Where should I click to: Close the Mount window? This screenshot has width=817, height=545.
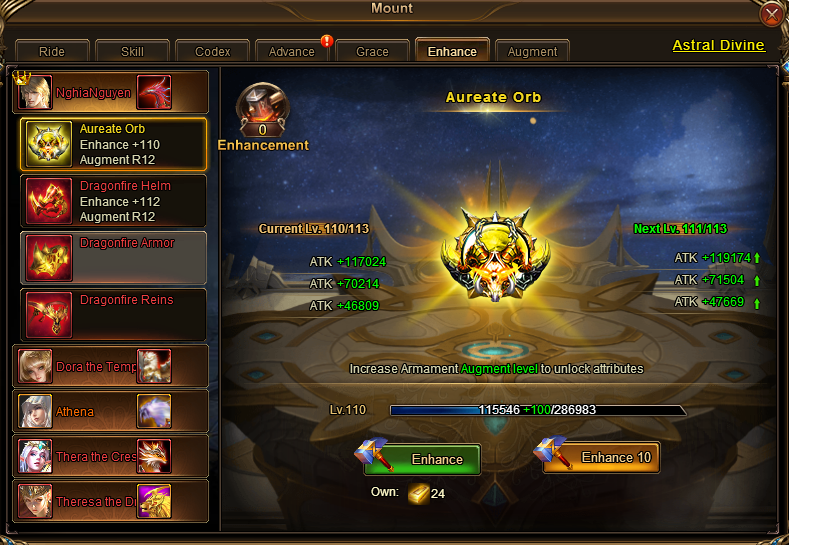click(x=771, y=15)
